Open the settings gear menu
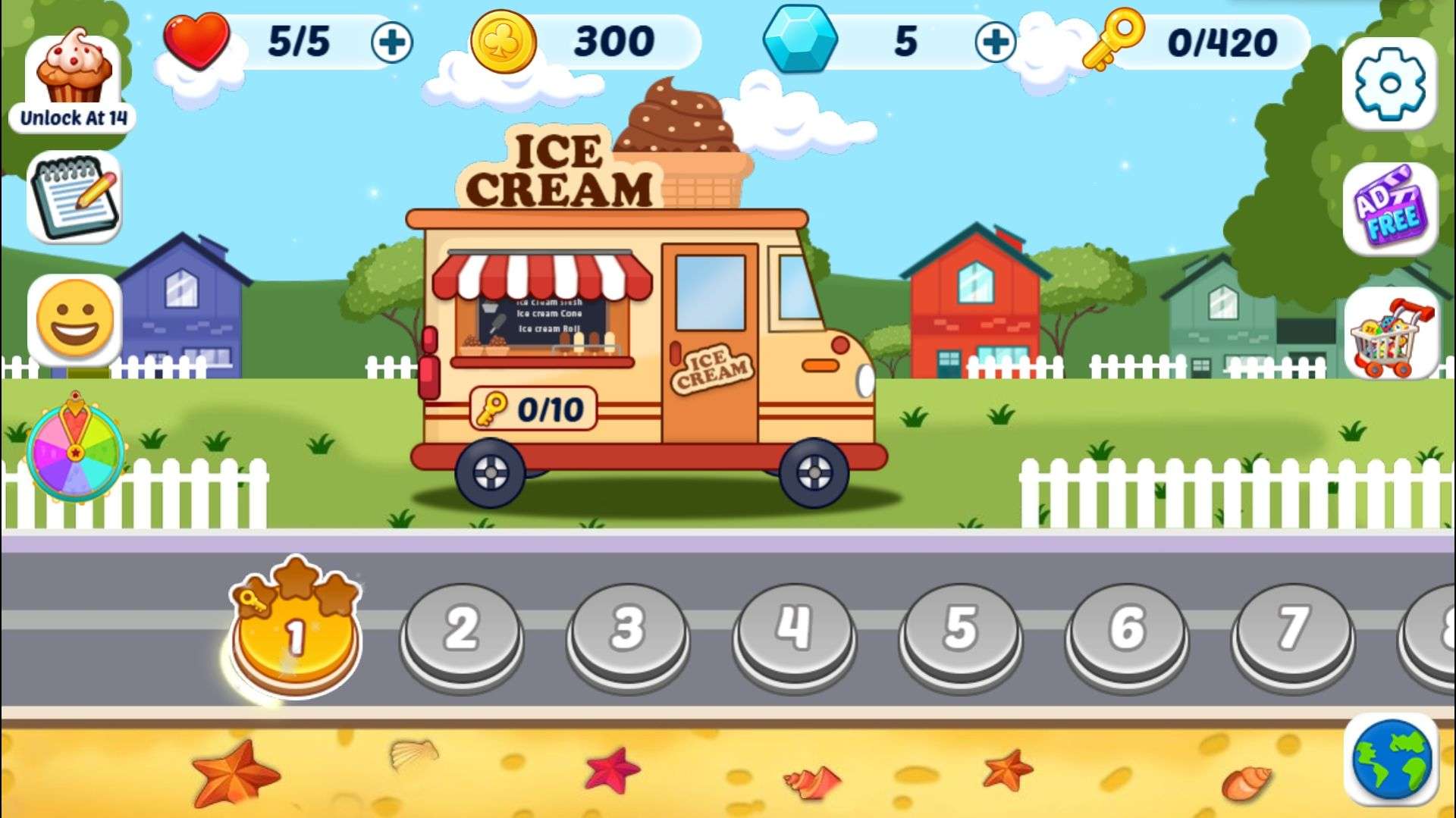 [x=1389, y=83]
